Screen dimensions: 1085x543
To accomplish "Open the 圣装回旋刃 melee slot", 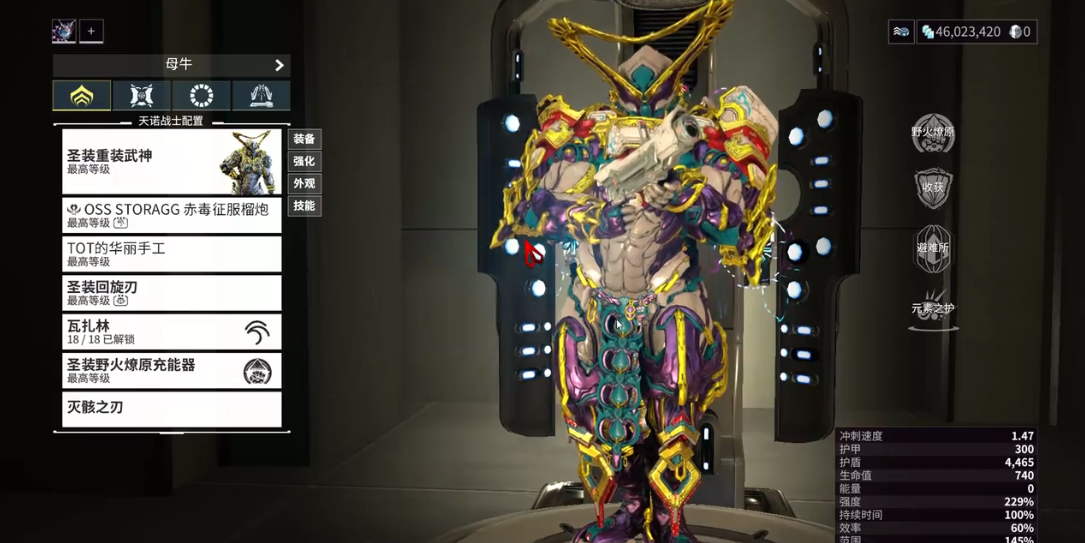I will pyautogui.click(x=171, y=293).
